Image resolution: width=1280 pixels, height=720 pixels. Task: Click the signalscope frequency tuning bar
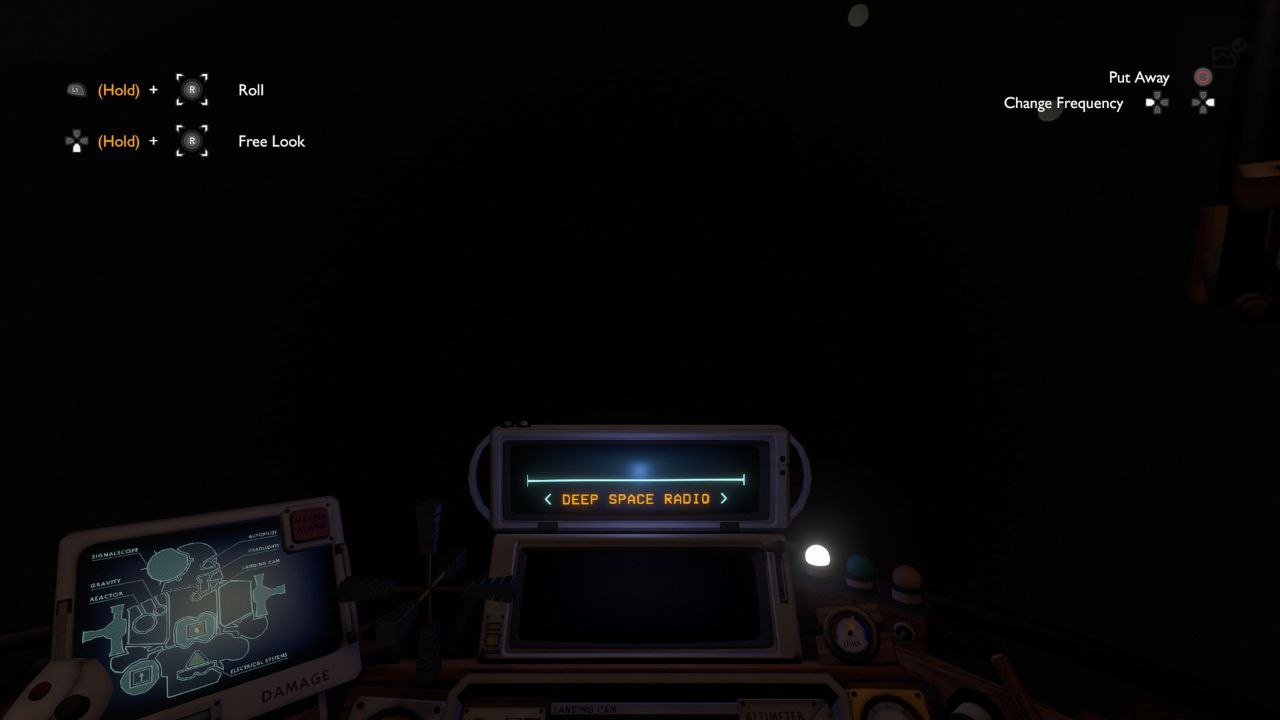click(x=635, y=480)
